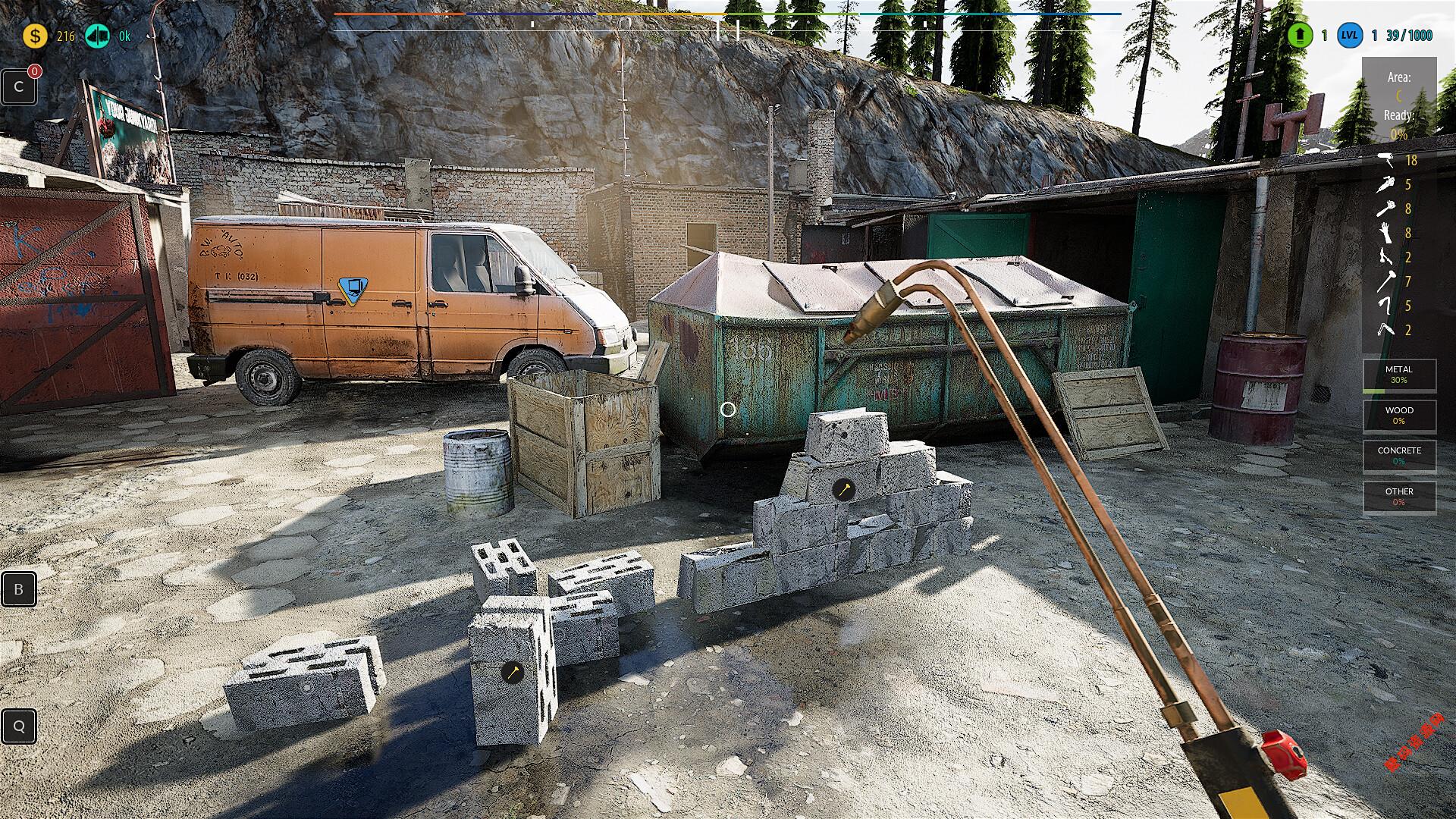Select the METAL material panel
Image resolution: width=1456 pixels, height=819 pixels.
point(1399,375)
